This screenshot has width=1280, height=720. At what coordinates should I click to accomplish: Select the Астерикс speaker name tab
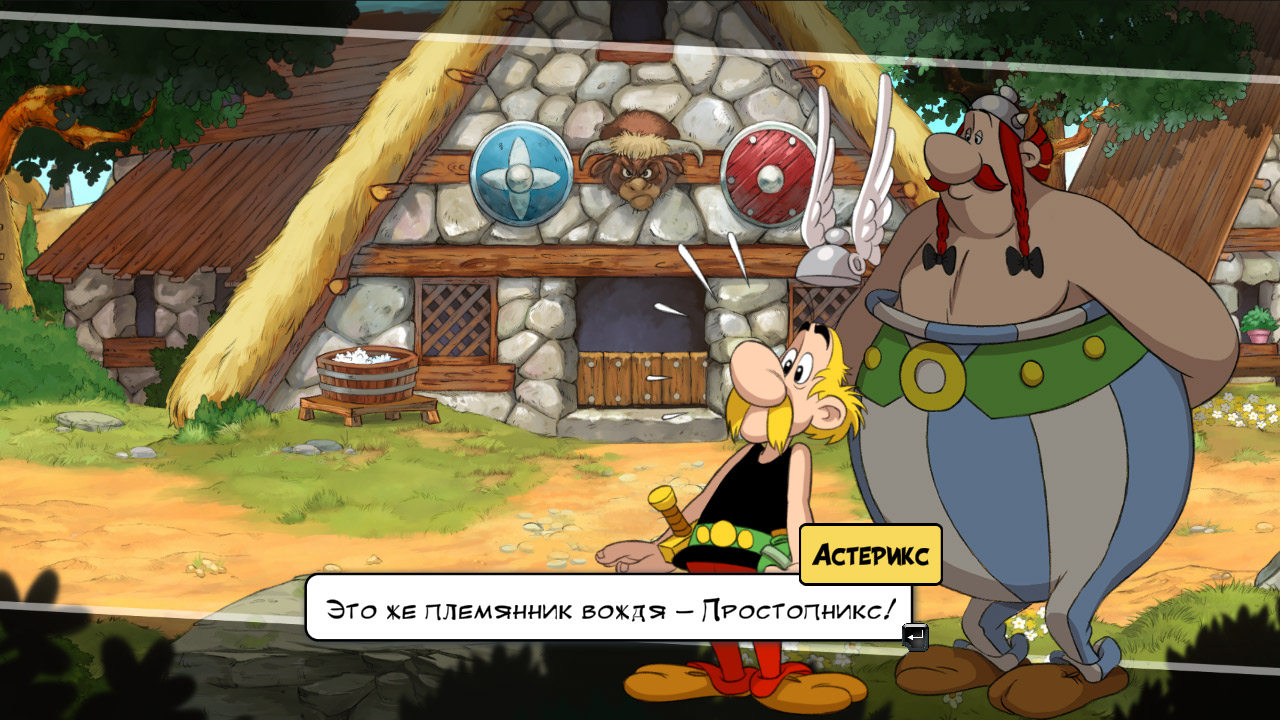point(870,553)
